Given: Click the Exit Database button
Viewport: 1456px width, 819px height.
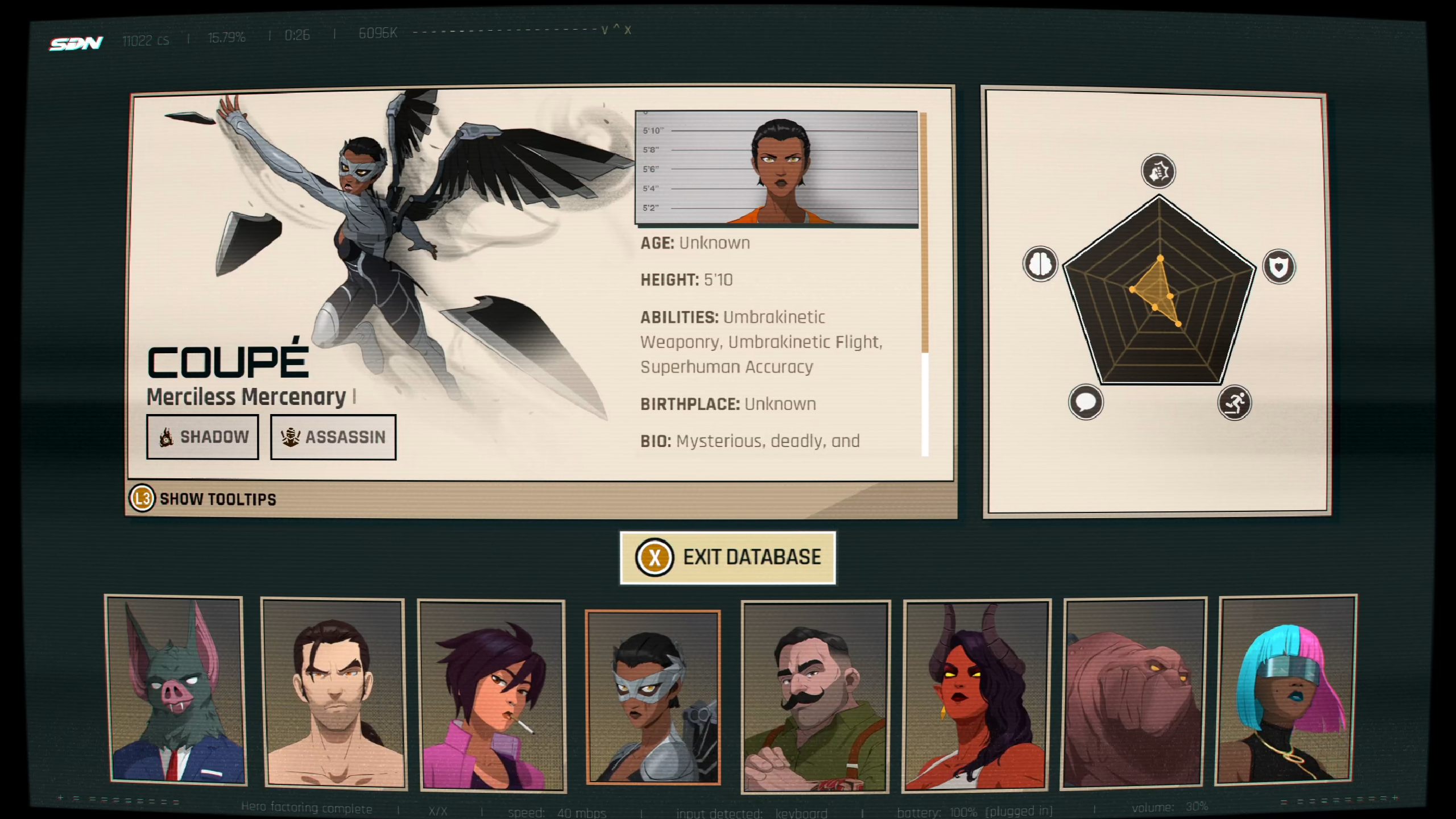Looking at the screenshot, I should click(727, 557).
